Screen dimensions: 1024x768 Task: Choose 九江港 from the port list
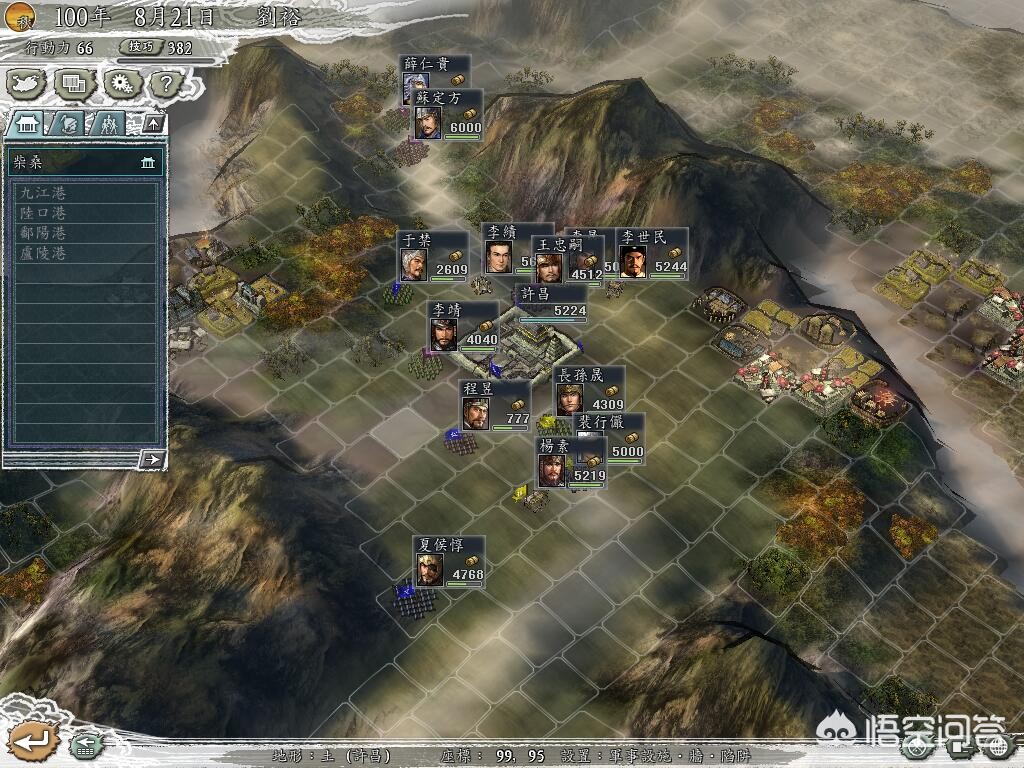(85, 192)
